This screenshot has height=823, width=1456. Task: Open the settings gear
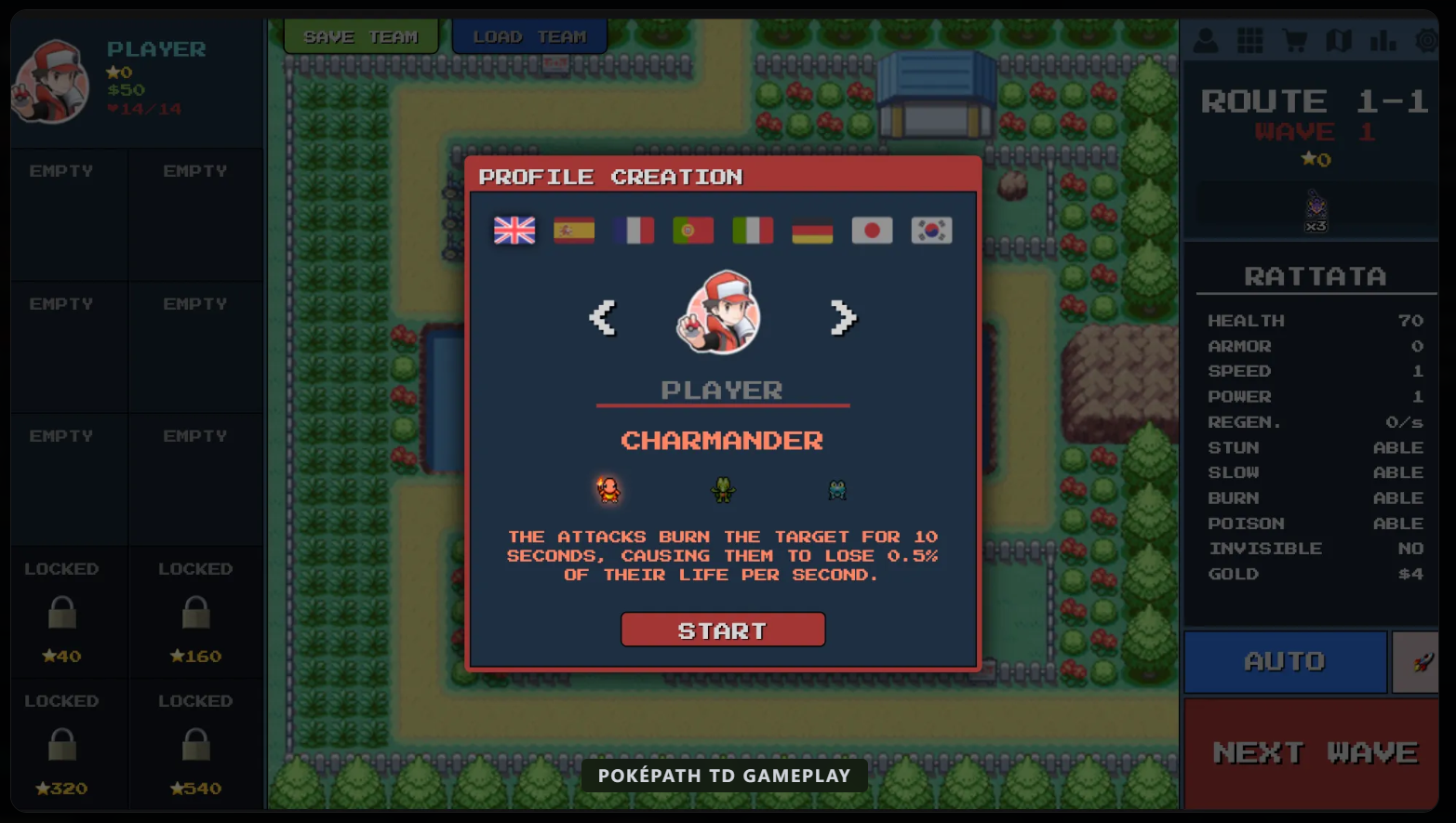[x=1427, y=41]
